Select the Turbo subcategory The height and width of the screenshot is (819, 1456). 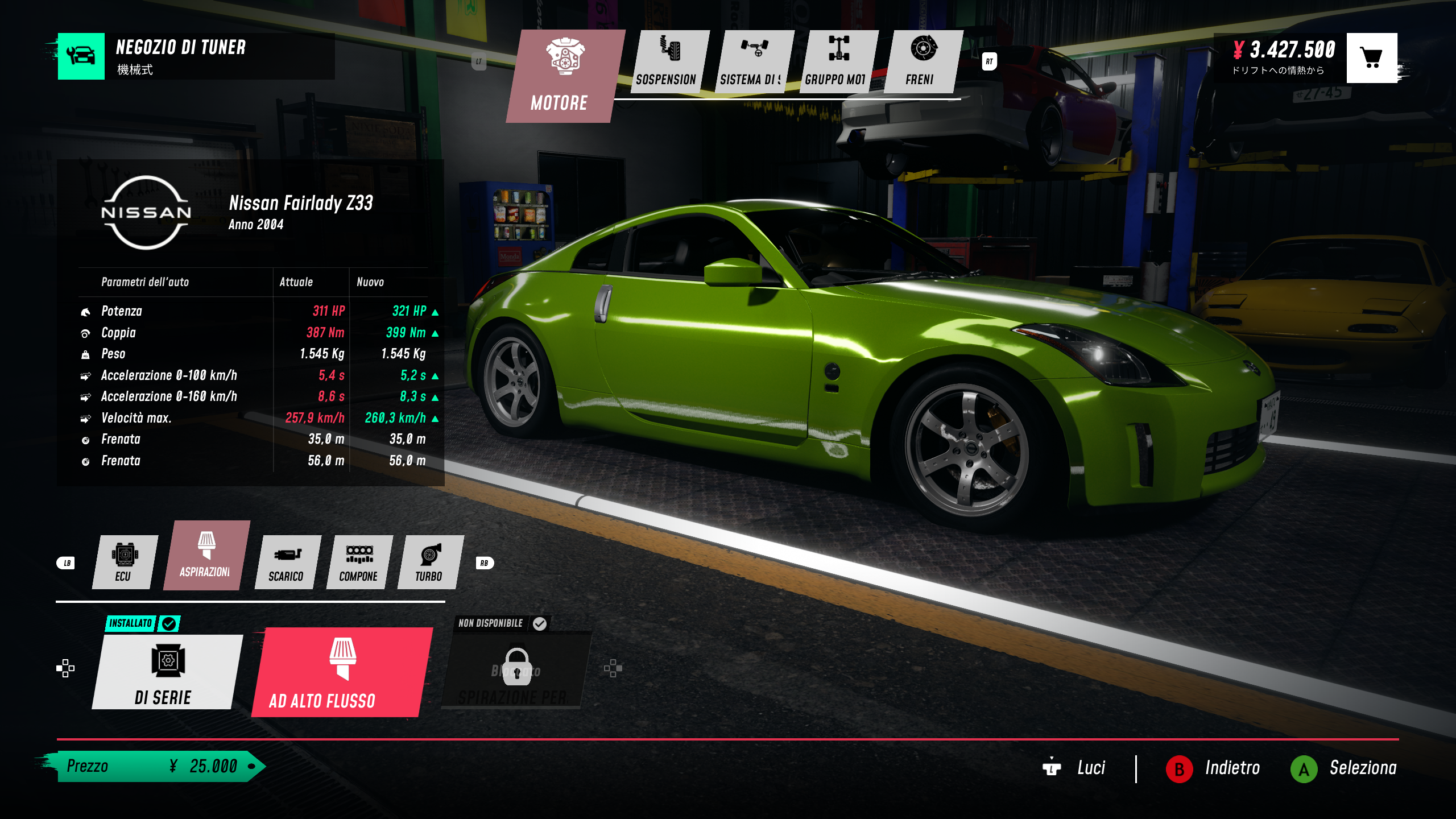(x=429, y=562)
